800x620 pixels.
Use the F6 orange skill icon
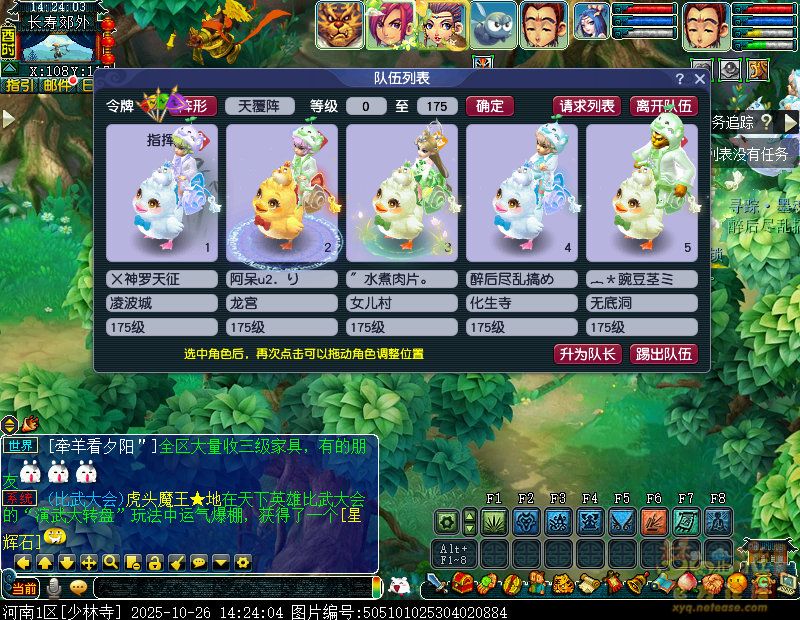pos(654,521)
